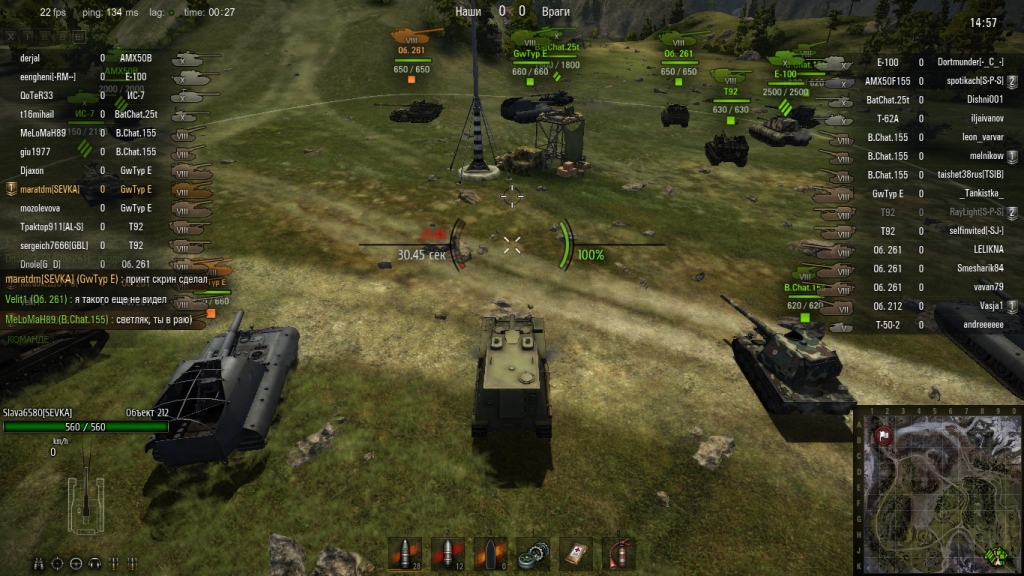The height and width of the screenshot is (576, 1024).
Task: Switch to the shell with 12 rounds
Action: click(x=447, y=553)
